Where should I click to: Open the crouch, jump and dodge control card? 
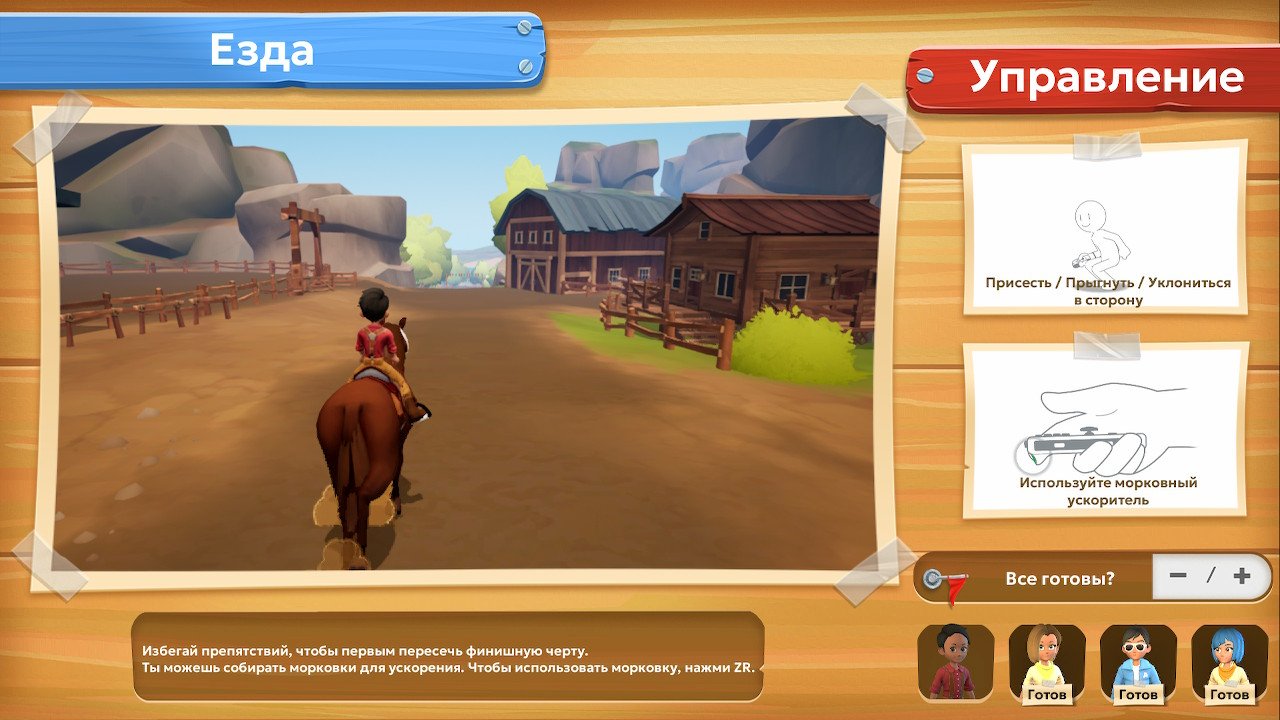point(1106,229)
